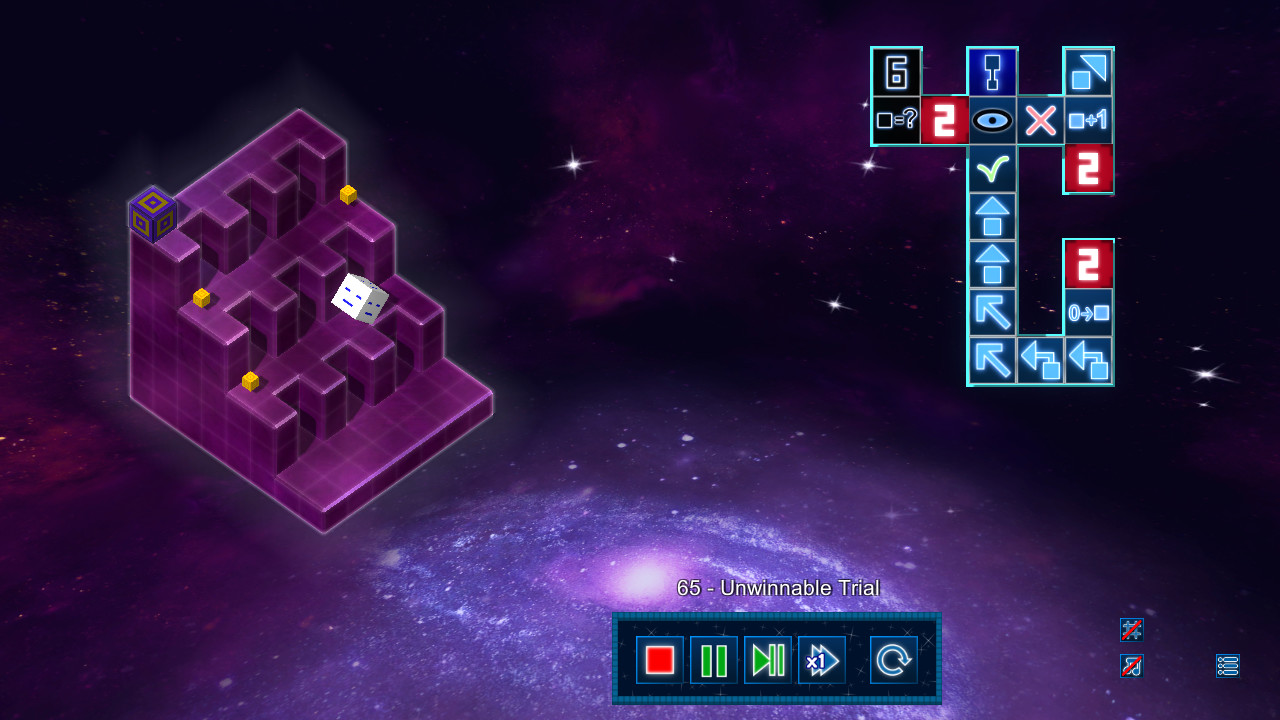The image size is (1280, 720).
Task: Step forward one instruction
Action: tap(768, 659)
